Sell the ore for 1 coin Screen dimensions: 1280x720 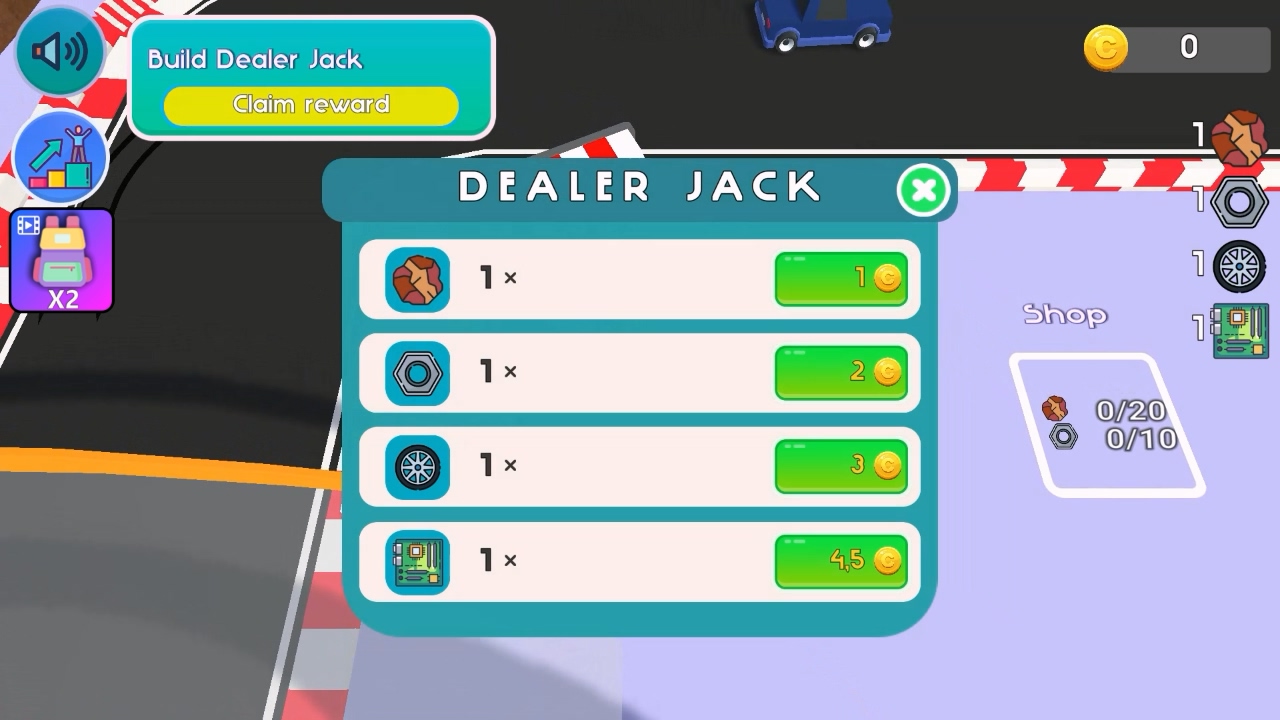point(841,278)
